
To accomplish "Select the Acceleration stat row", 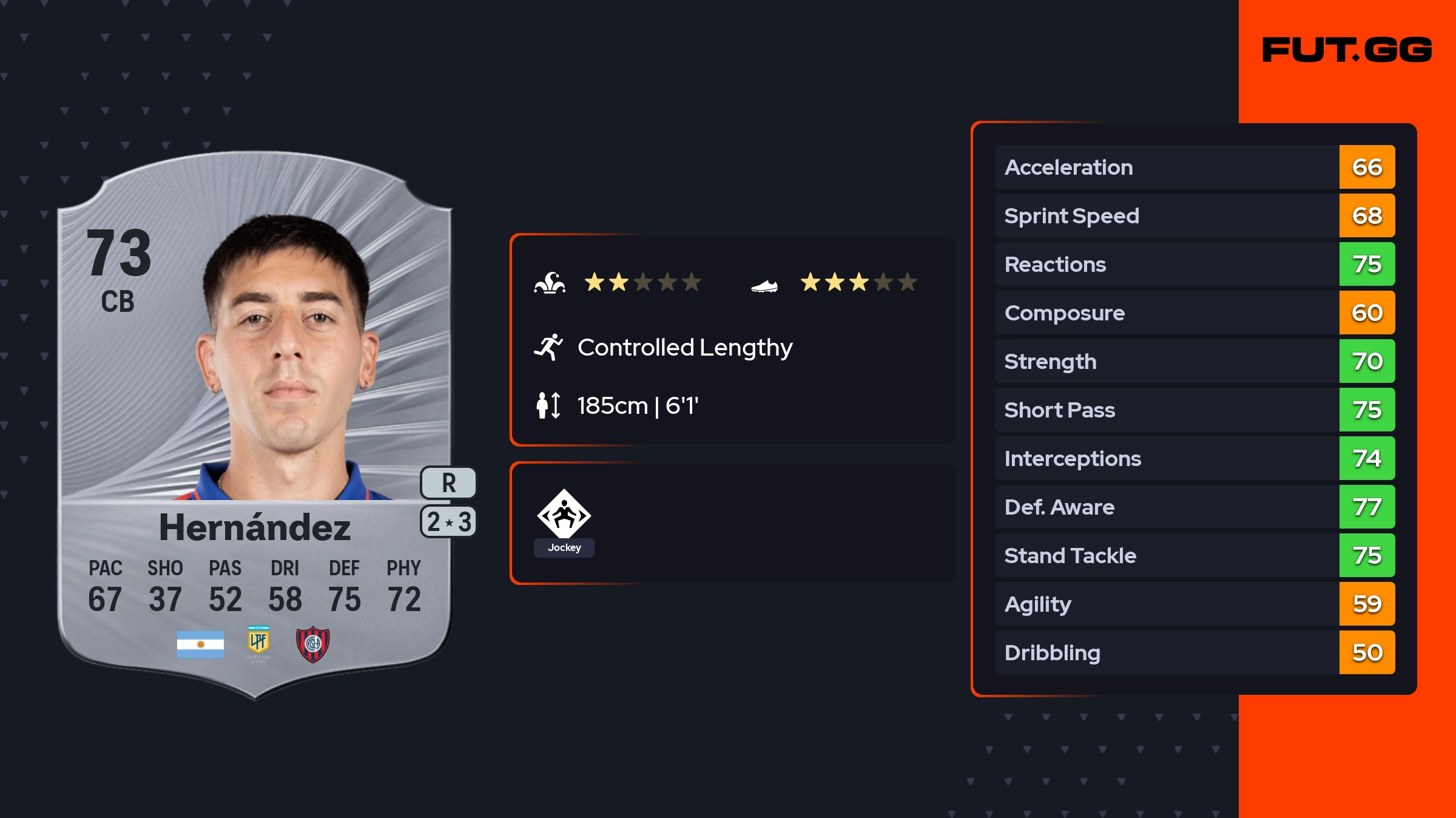I will coord(1194,167).
